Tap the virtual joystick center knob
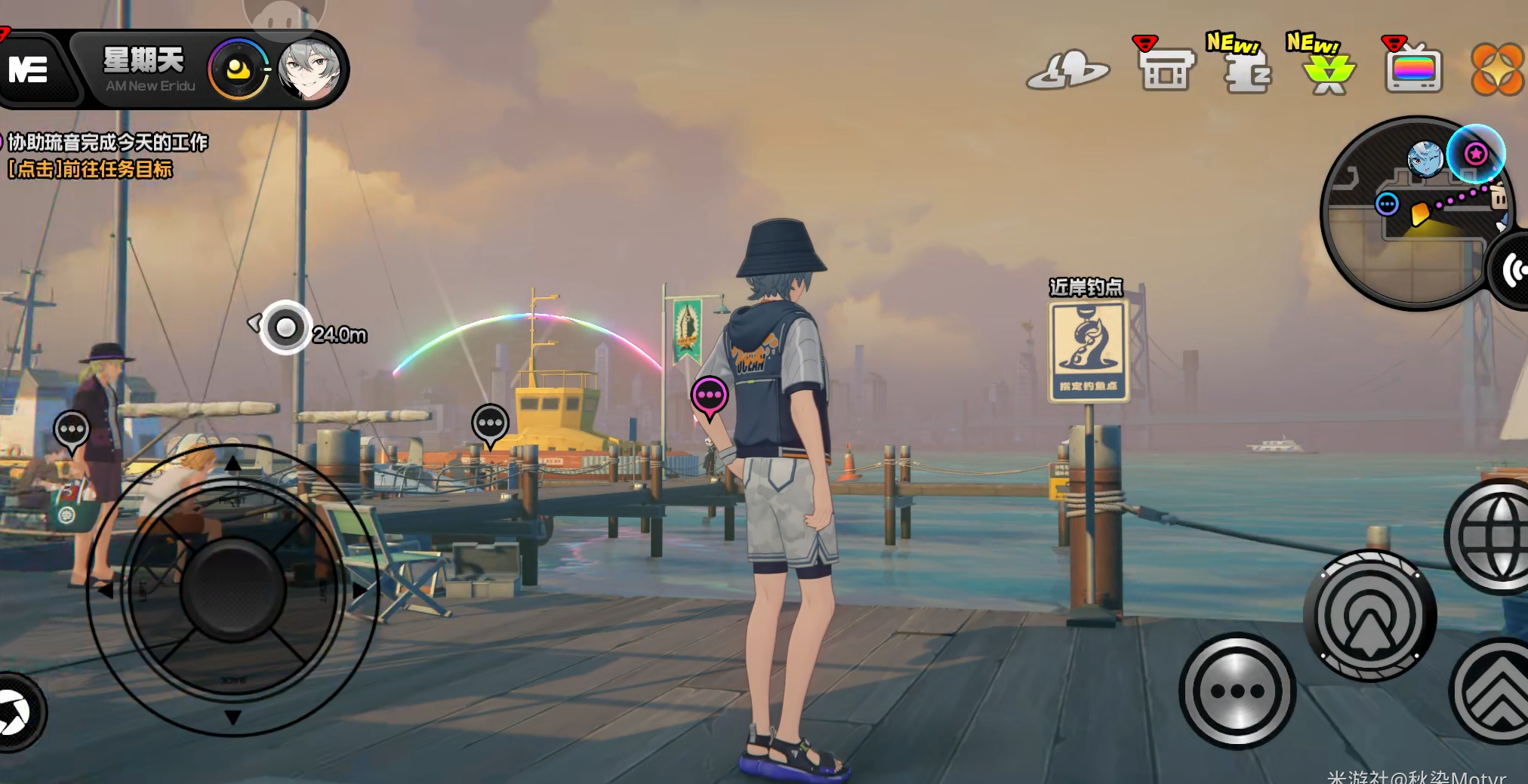The height and width of the screenshot is (784, 1528). coord(233,589)
